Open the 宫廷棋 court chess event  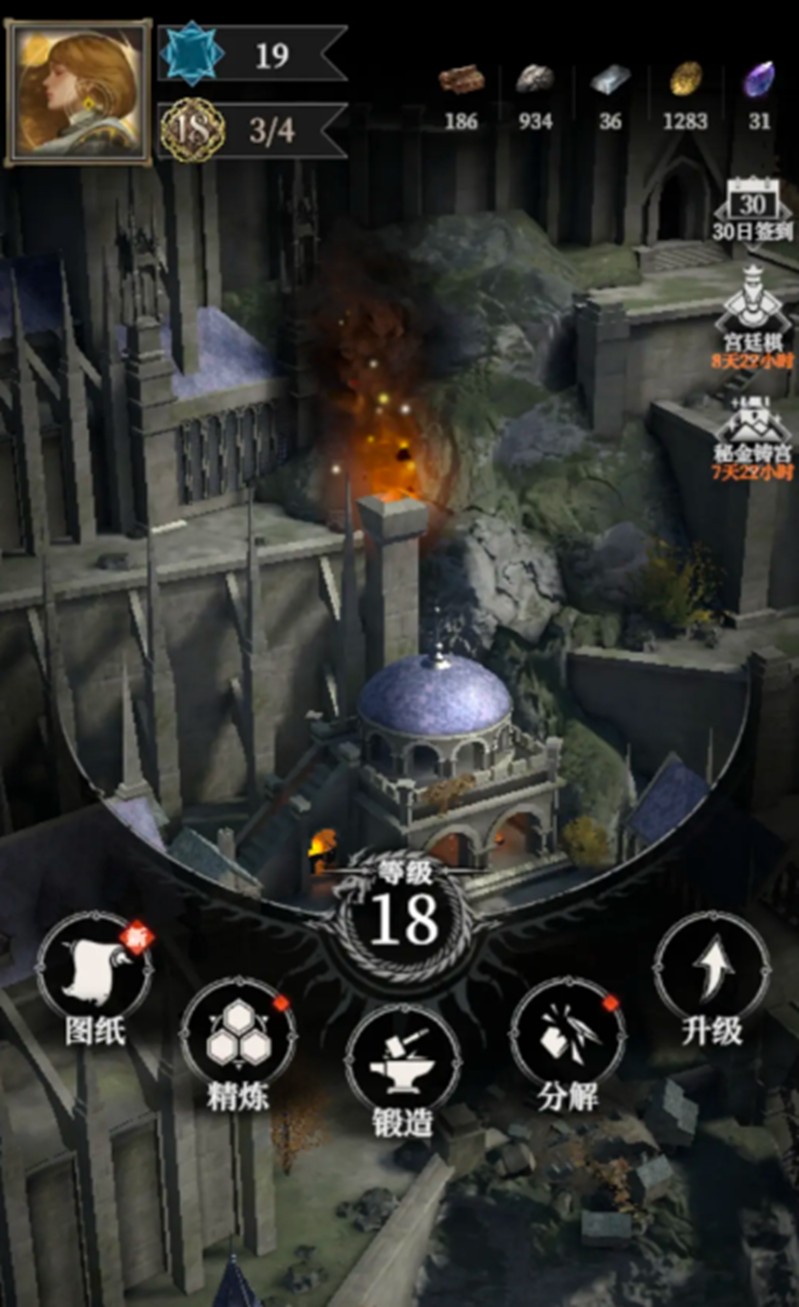[752, 308]
